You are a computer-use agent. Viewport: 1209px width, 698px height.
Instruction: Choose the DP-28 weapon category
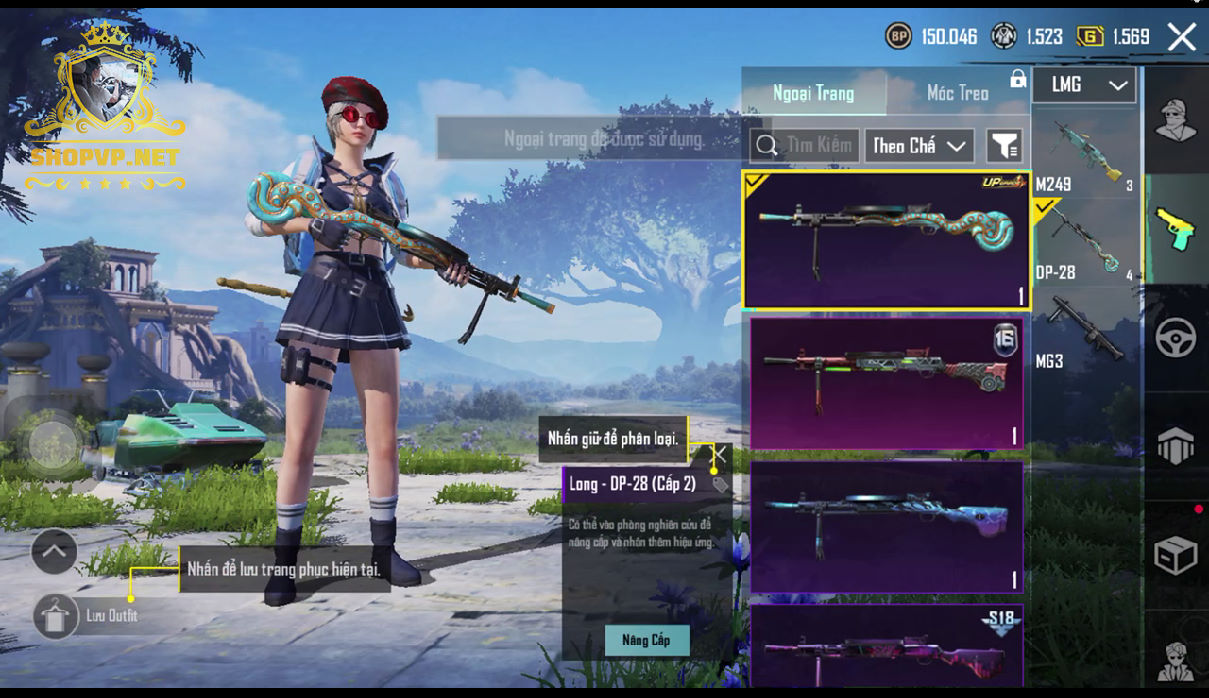click(x=1085, y=241)
